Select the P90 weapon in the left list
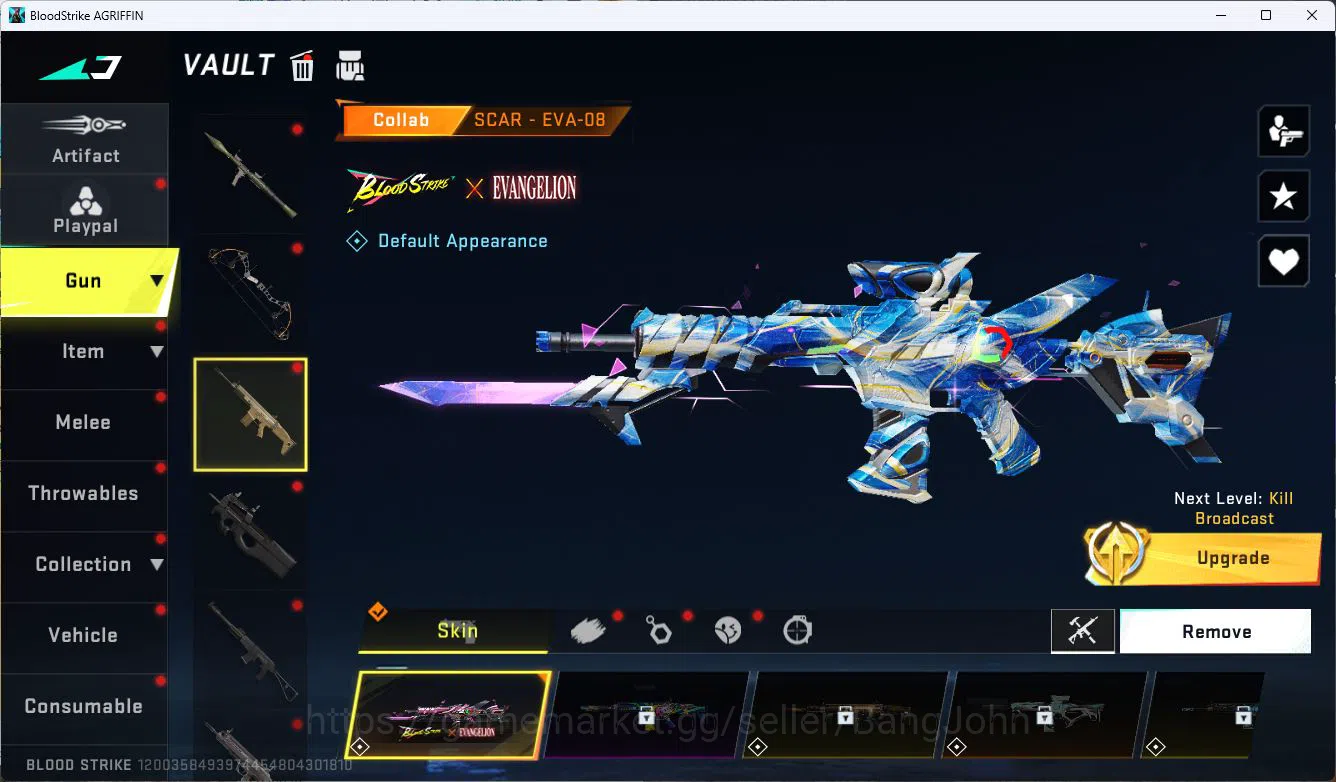 click(x=250, y=535)
